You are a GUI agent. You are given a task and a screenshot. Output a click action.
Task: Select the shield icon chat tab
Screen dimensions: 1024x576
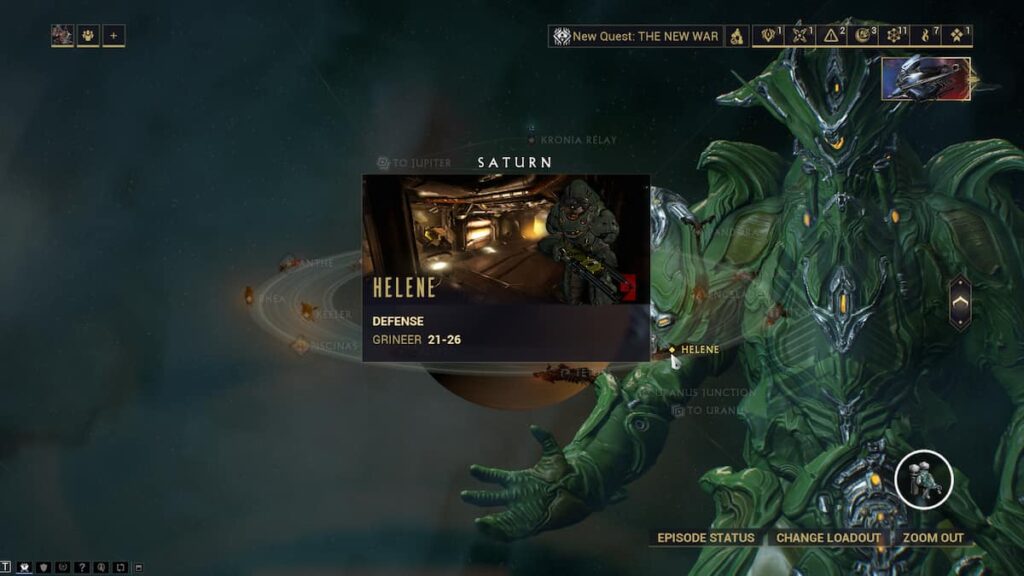coord(43,568)
